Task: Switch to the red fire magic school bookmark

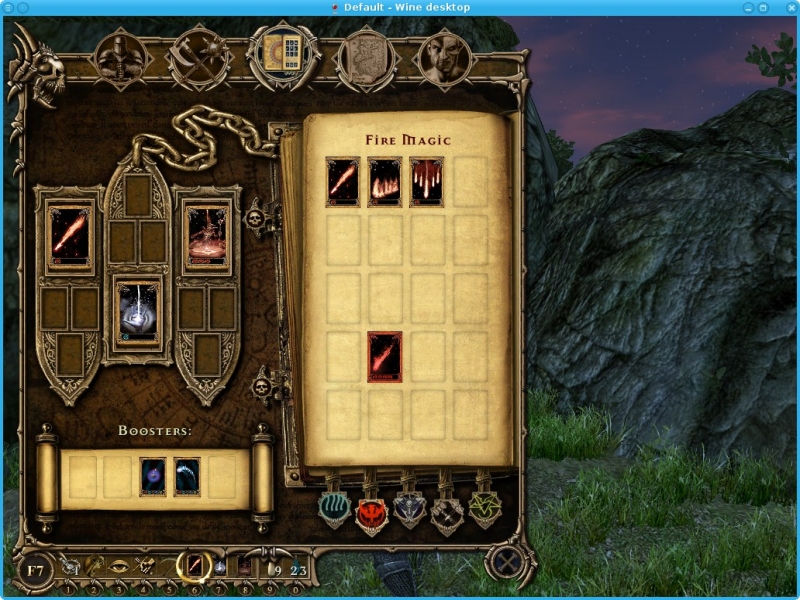Action: [372, 510]
